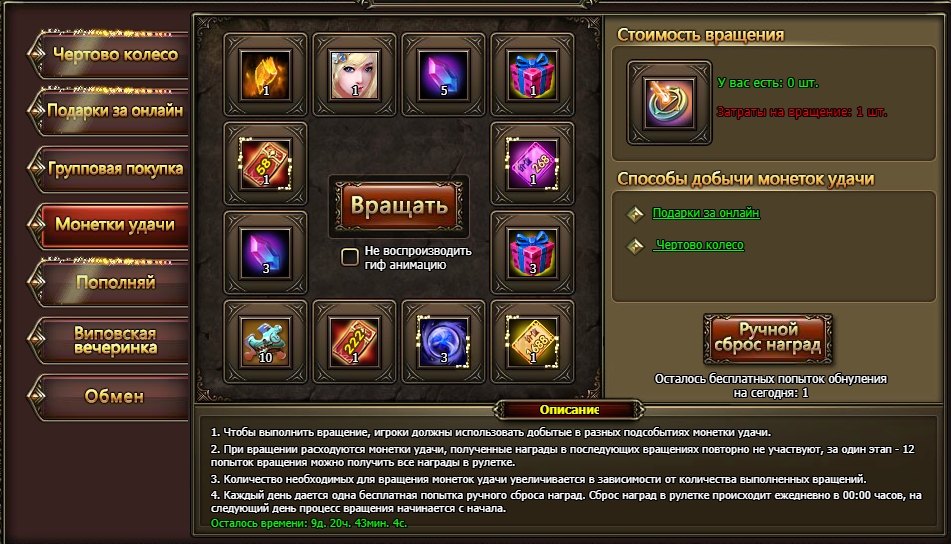951x544 pixels.
Task: Follow the green Чертово колесо link
Action: click(x=698, y=245)
